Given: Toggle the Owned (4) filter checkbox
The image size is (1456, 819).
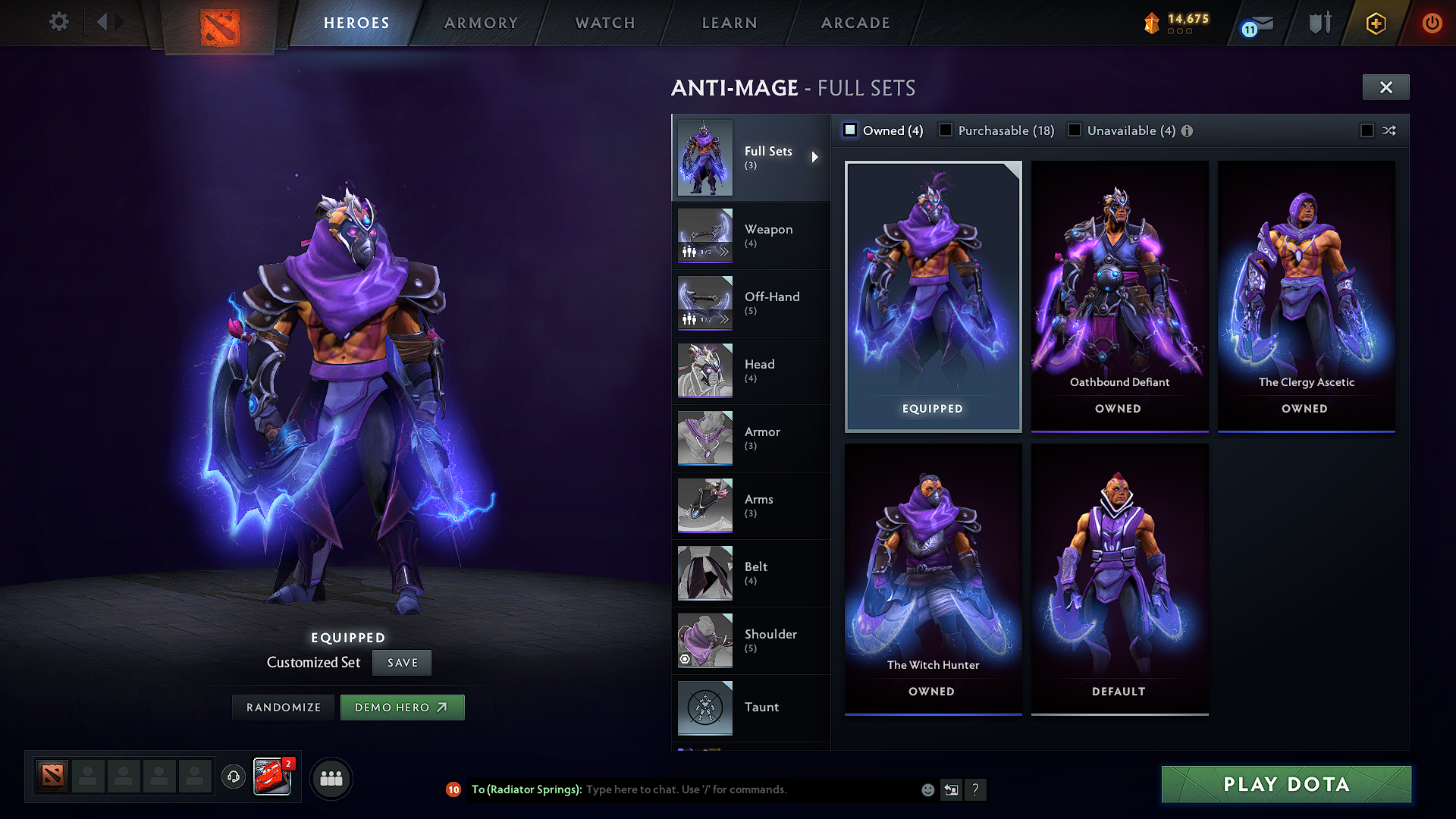Looking at the screenshot, I should (851, 130).
